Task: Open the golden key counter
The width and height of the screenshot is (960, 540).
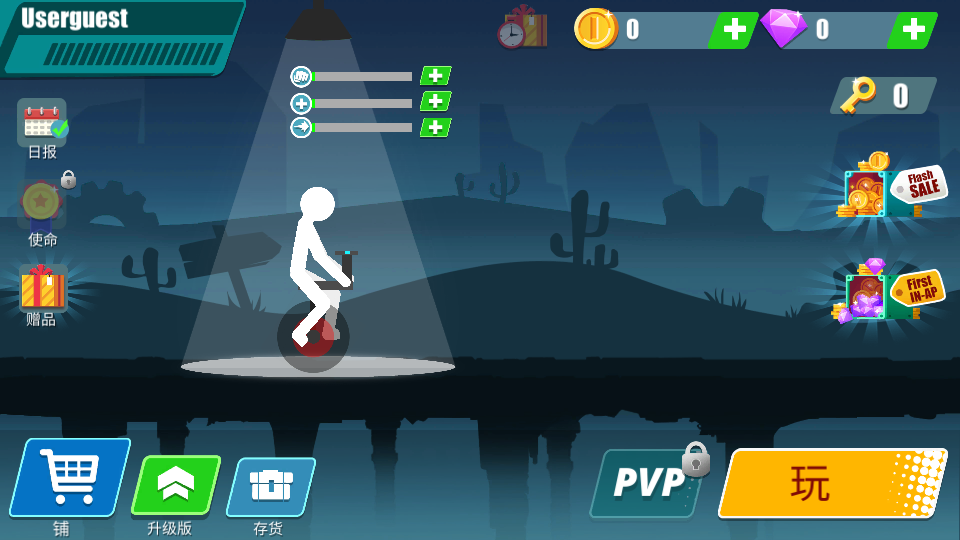Action: [882, 95]
